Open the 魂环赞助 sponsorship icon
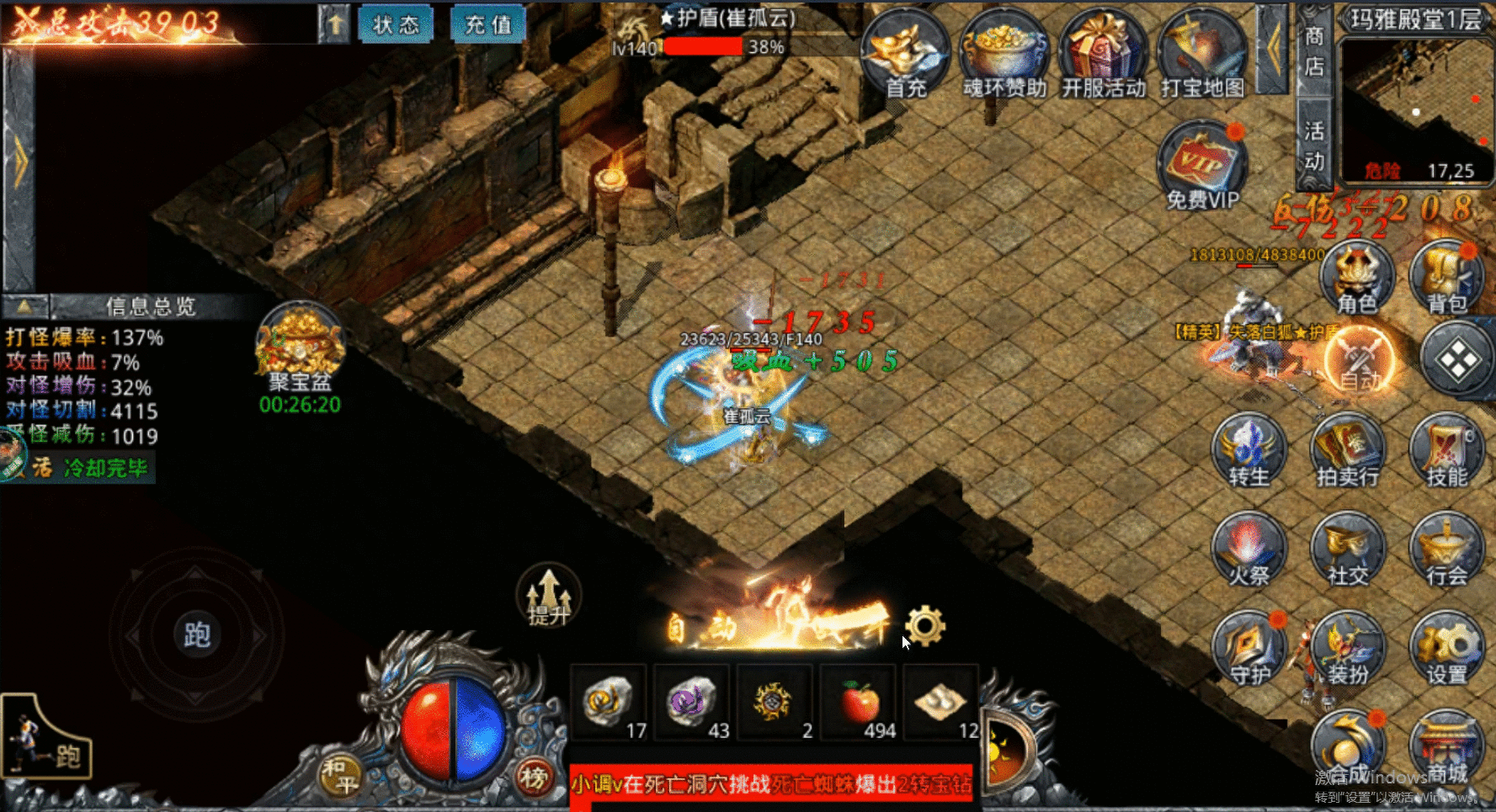 tap(1004, 54)
